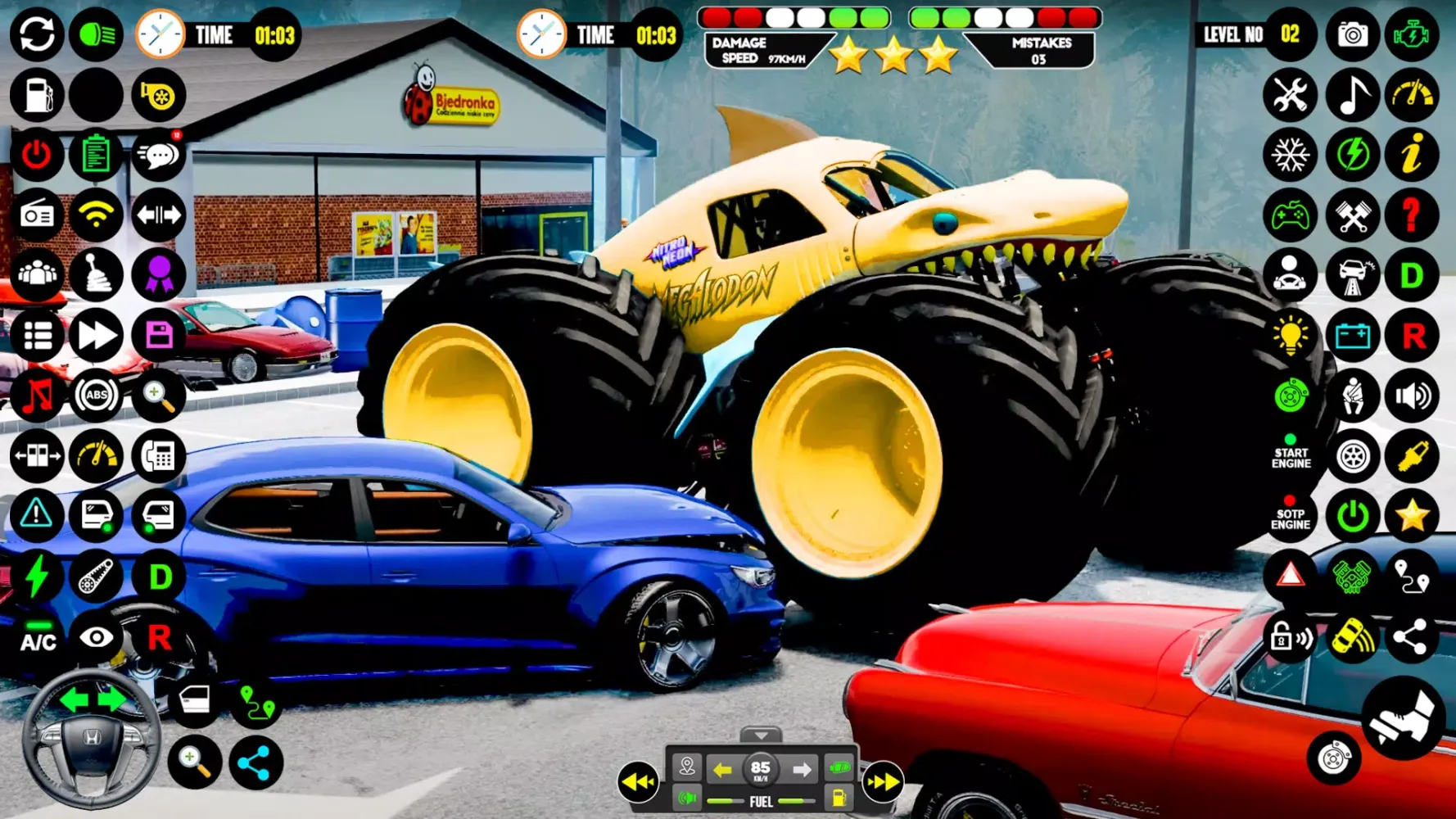Open engine diagnostics with the green engine icon

(x=1413, y=34)
